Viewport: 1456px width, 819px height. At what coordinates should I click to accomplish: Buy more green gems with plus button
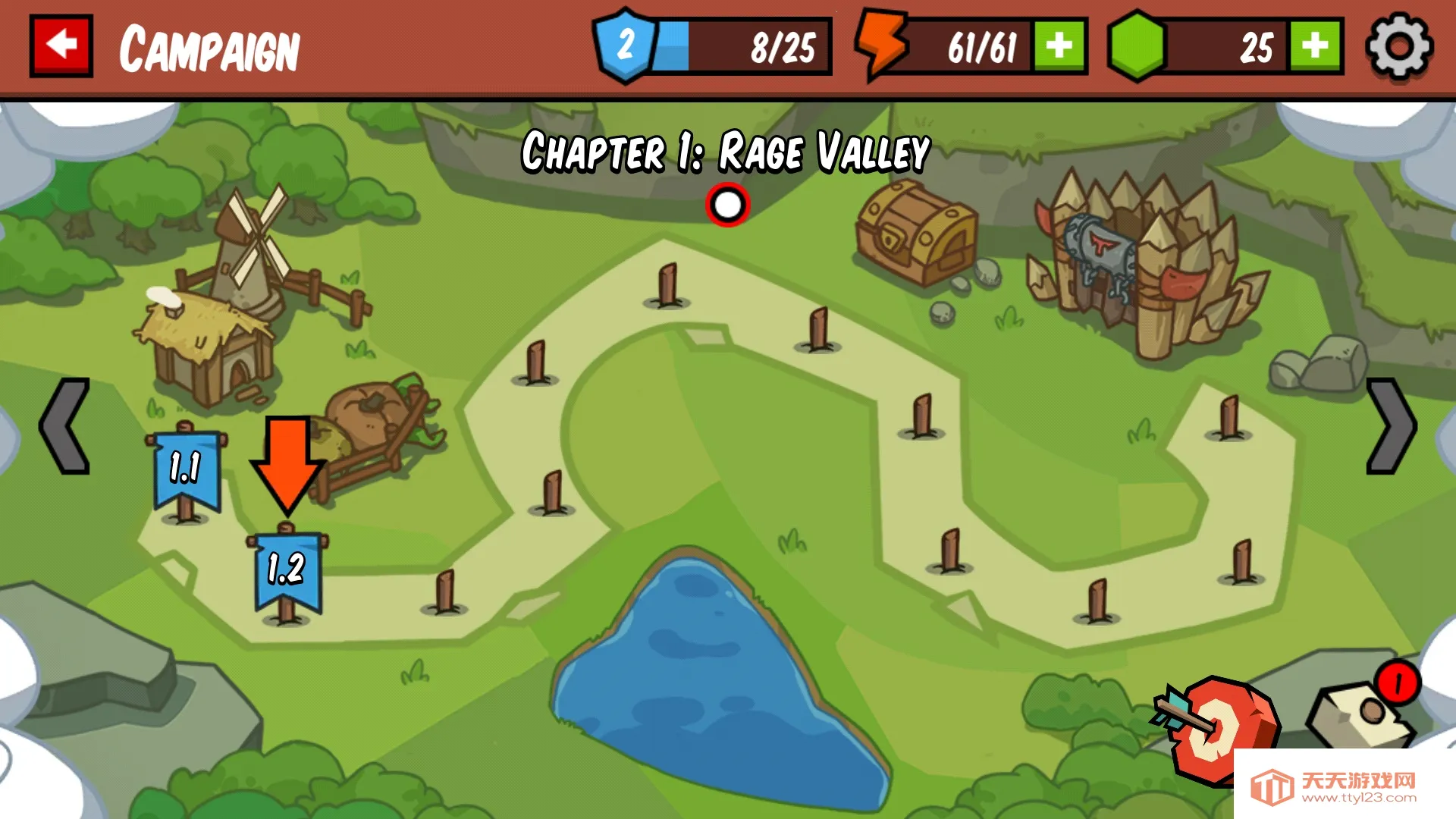pos(1316,46)
